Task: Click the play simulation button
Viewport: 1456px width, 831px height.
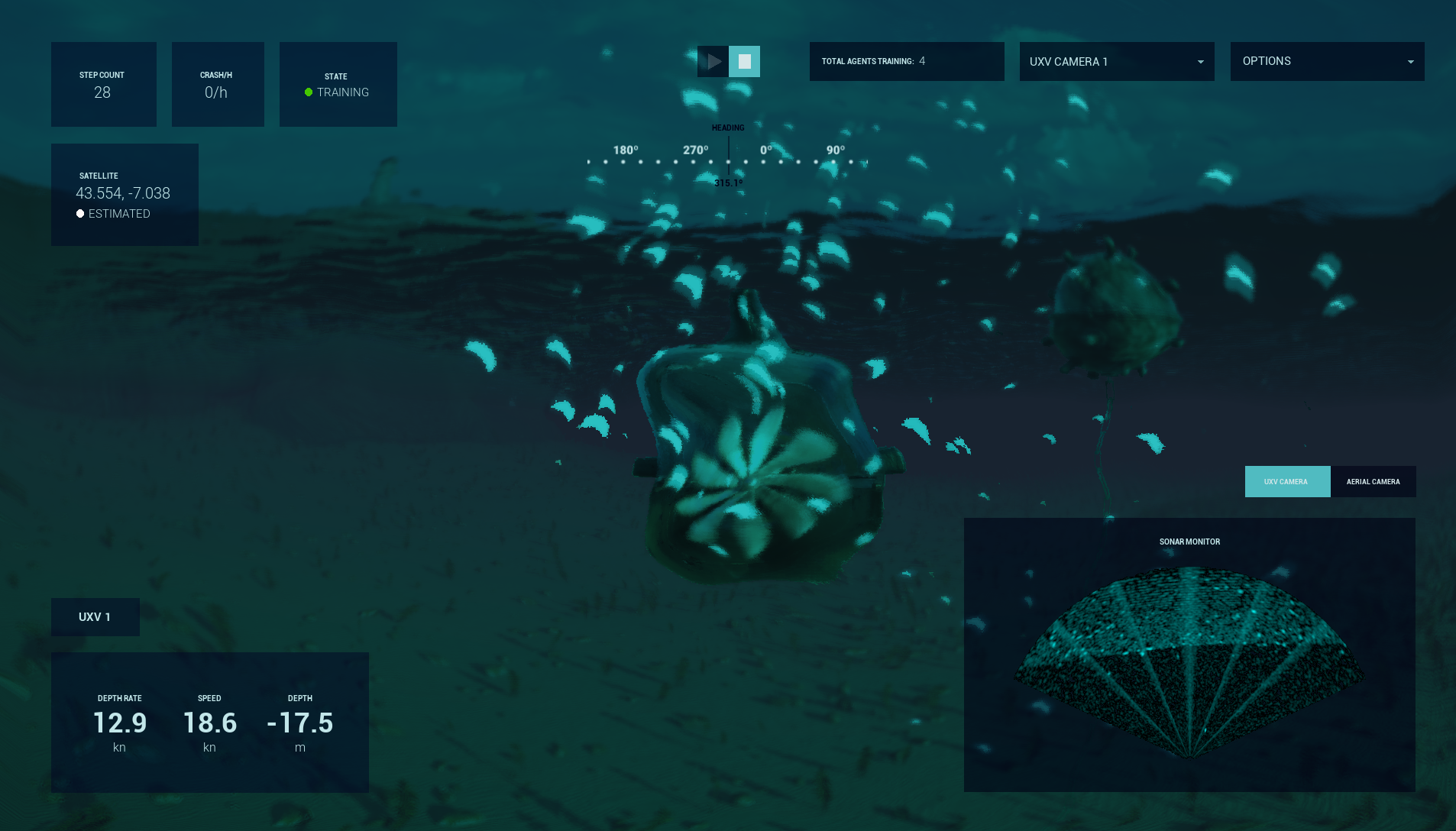Action: (x=713, y=62)
